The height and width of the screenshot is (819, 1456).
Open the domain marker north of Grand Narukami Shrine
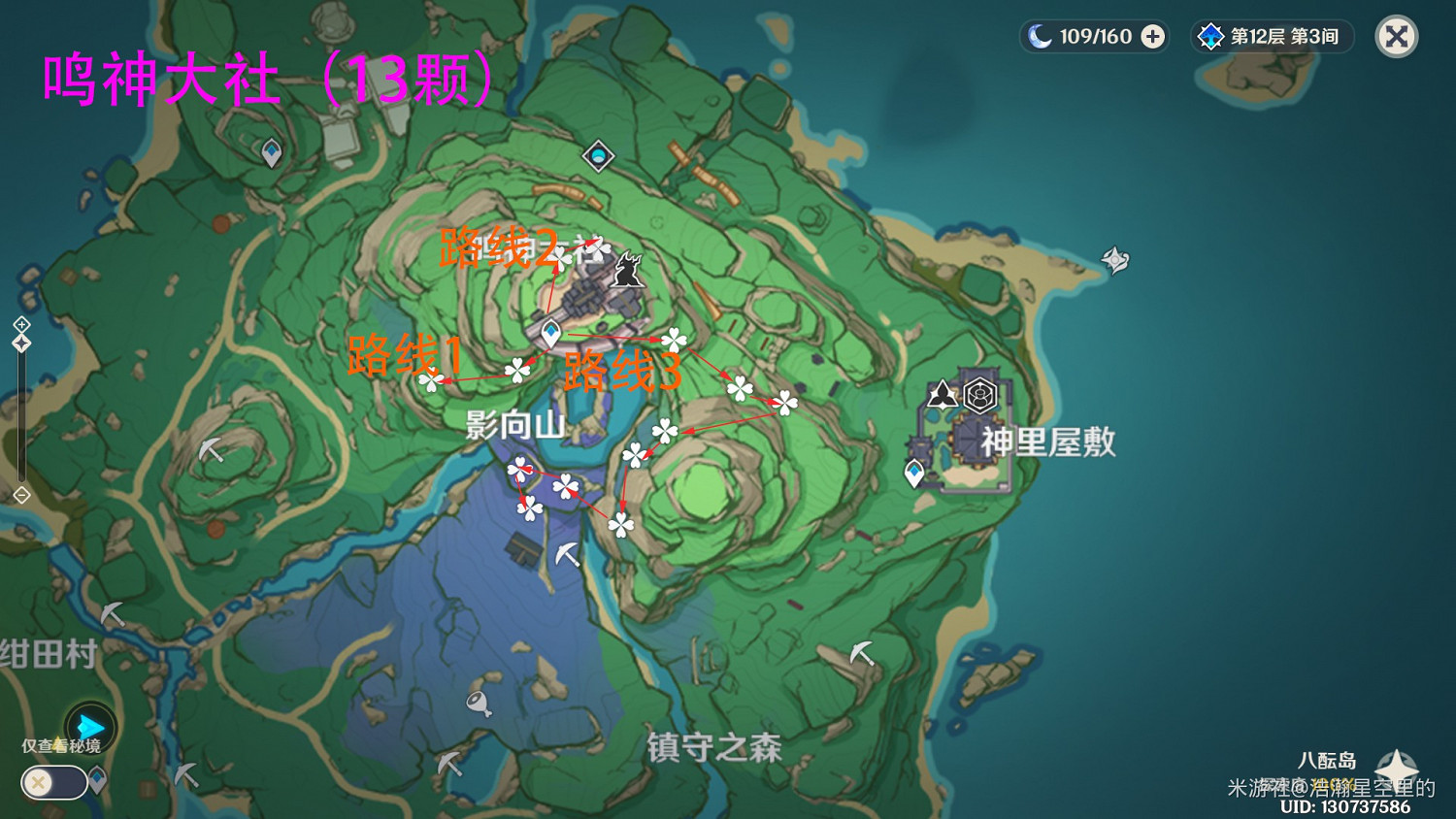pyautogui.click(x=598, y=153)
